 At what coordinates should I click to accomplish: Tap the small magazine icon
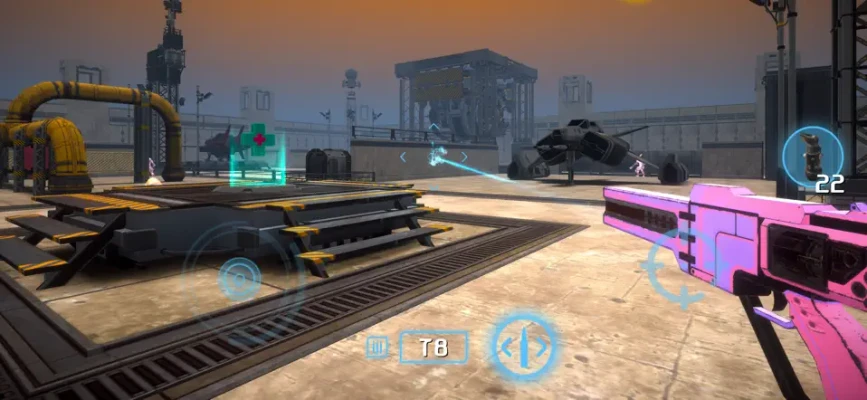click(x=377, y=348)
